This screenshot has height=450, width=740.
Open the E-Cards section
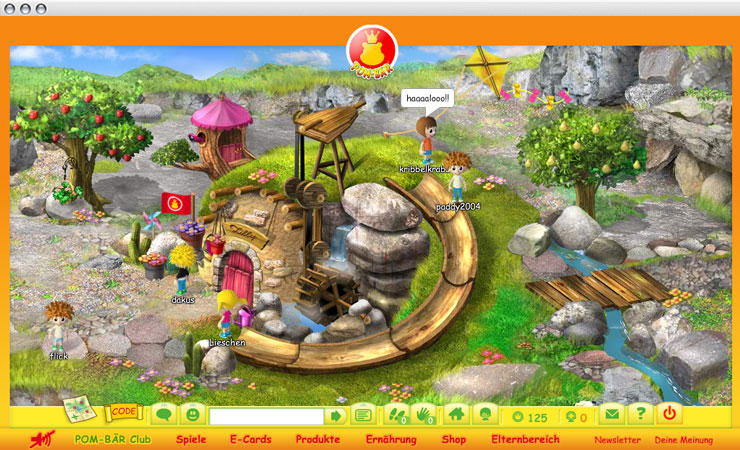pyautogui.click(x=250, y=439)
